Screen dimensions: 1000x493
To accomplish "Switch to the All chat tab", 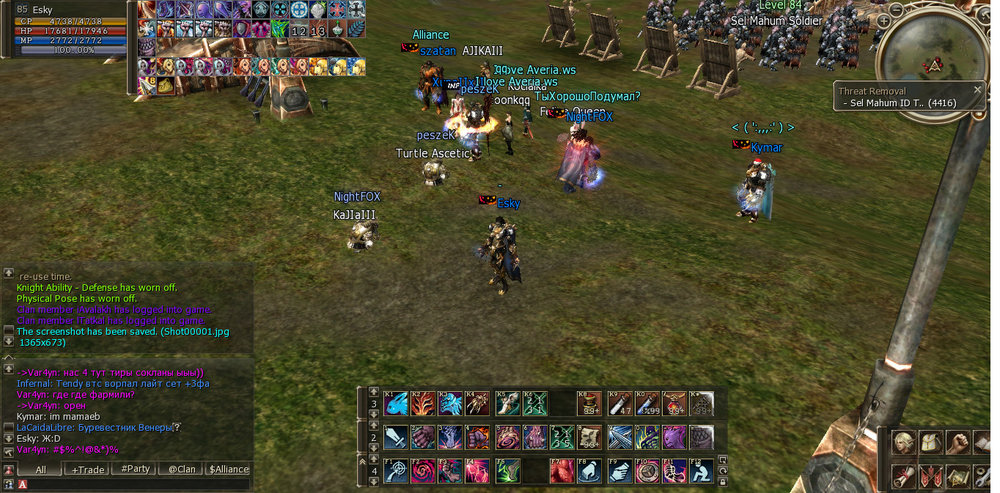I will pyautogui.click(x=41, y=469).
